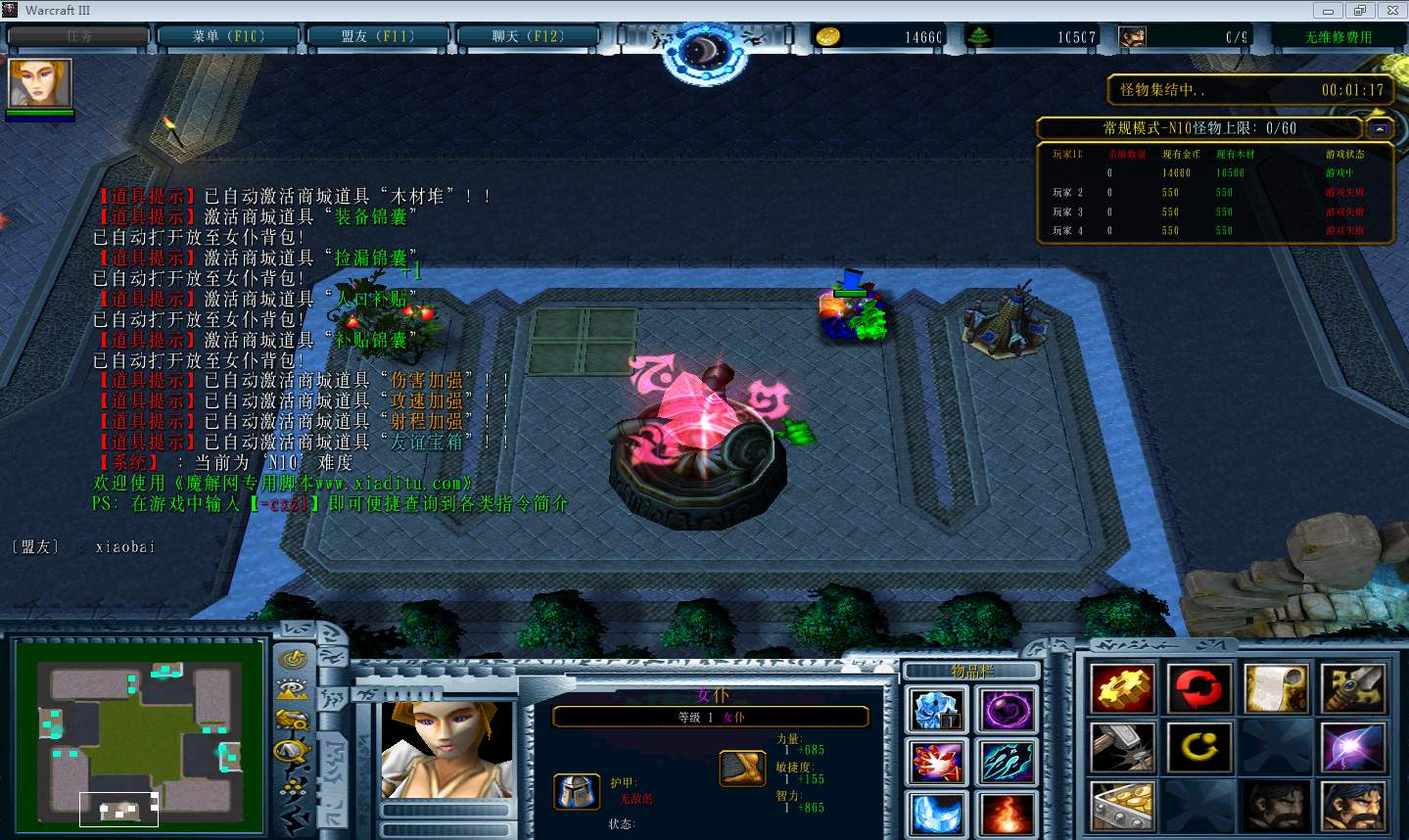The width and height of the screenshot is (1409, 840).
Task: Click the minimap signal ping button
Action: (293, 659)
